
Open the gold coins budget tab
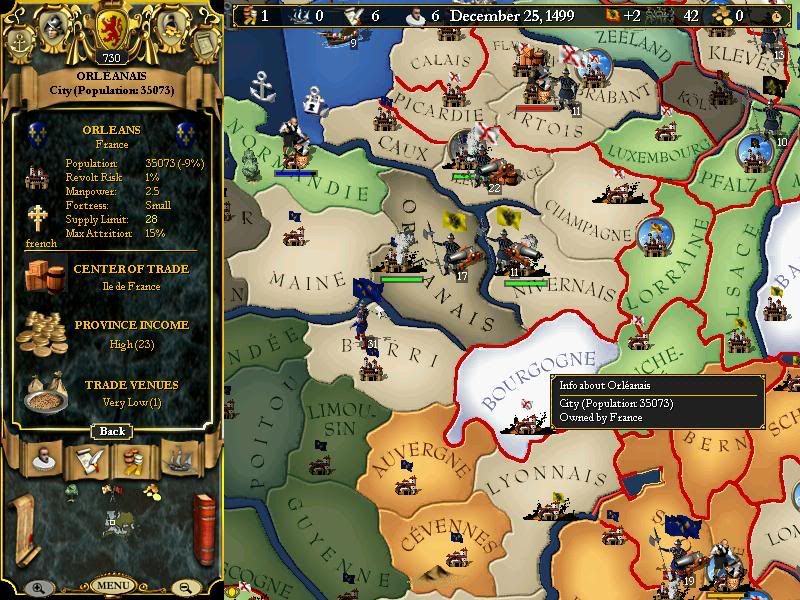(x=135, y=459)
